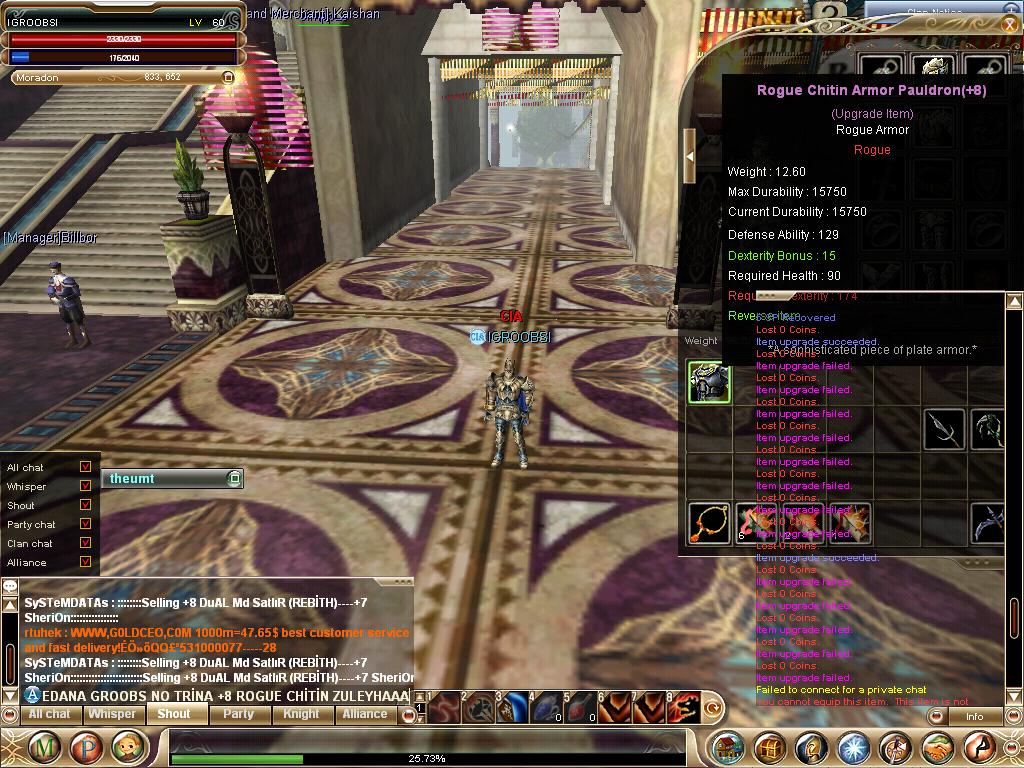Image resolution: width=1024 pixels, height=768 pixels.
Task: Toggle the Alliance filter checkbox
Action: [85, 562]
